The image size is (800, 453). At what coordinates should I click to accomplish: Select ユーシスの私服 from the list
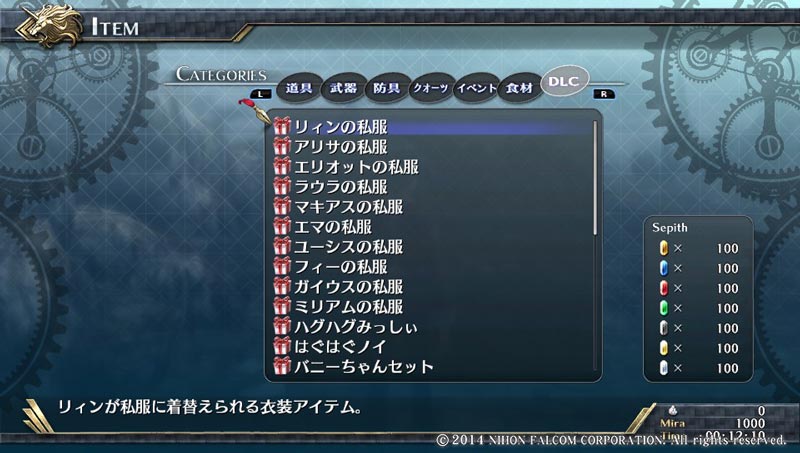point(348,247)
